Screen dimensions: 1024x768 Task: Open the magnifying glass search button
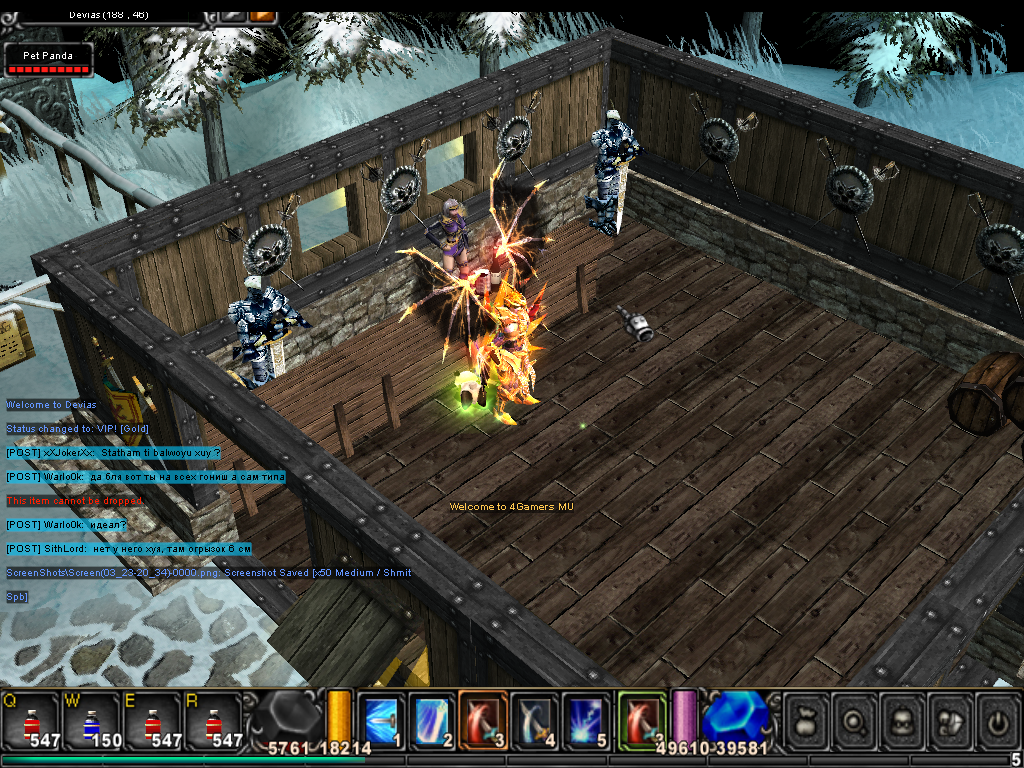tap(856, 720)
